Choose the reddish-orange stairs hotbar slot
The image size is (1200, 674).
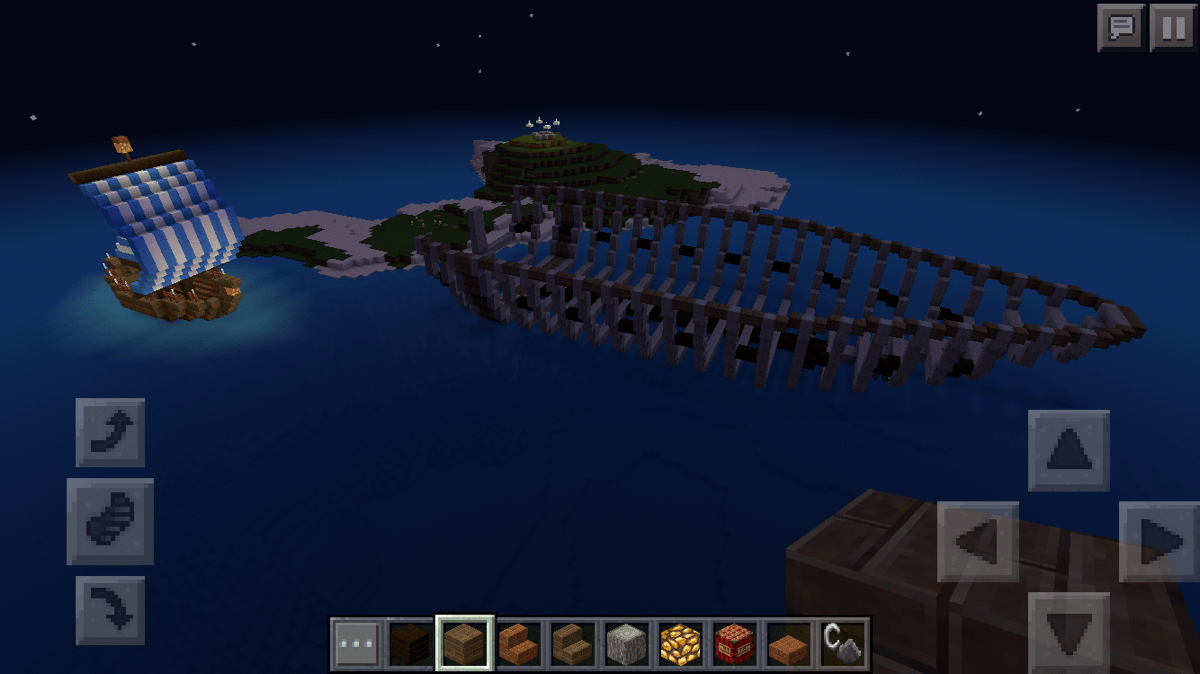518,643
